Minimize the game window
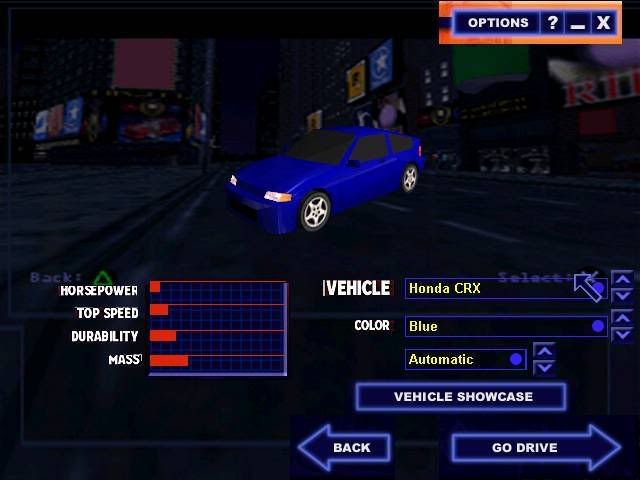The width and height of the screenshot is (640, 480). pyautogui.click(x=577, y=22)
